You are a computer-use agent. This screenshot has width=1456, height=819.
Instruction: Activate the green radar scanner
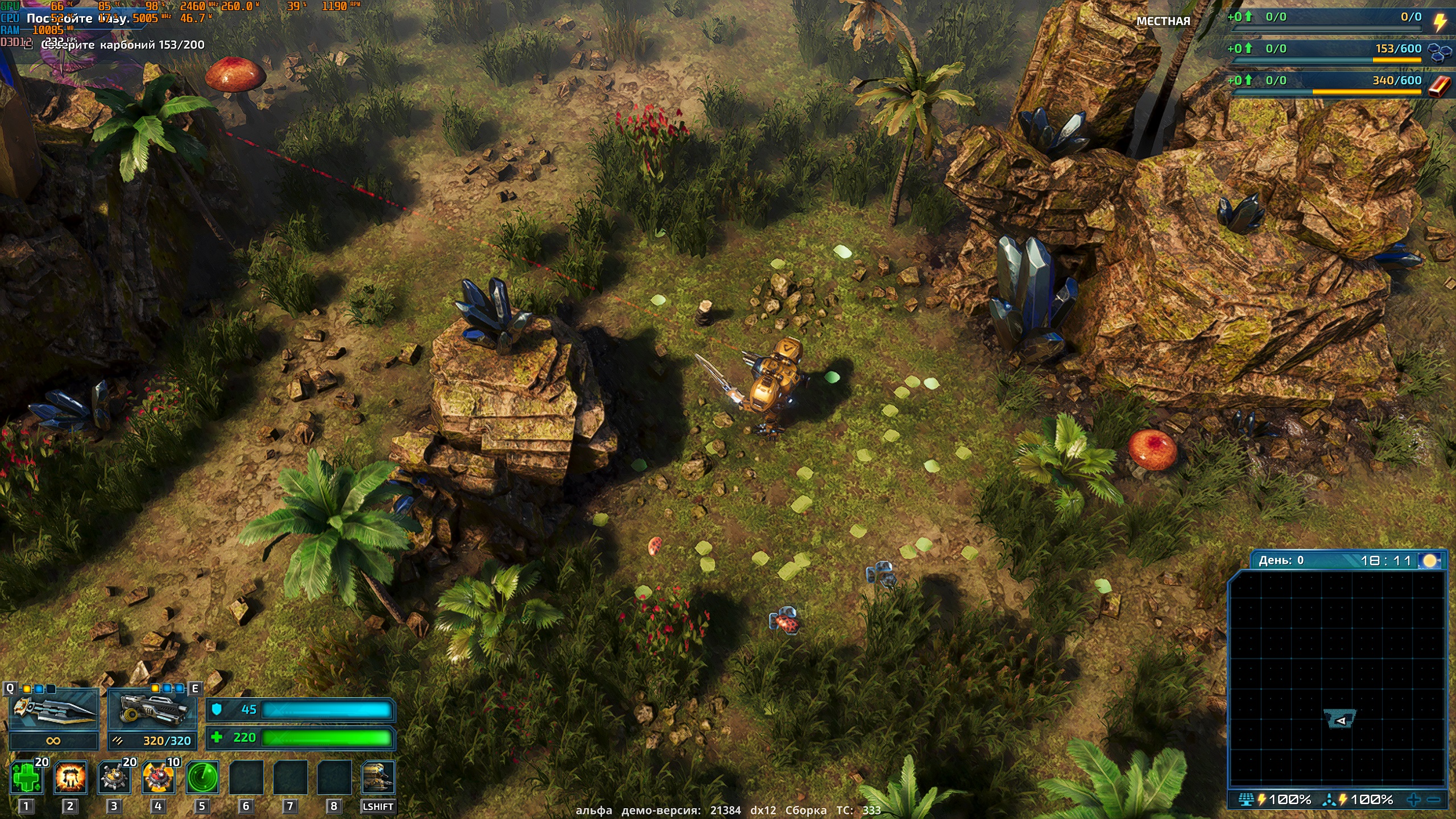pyautogui.click(x=202, y=778)
